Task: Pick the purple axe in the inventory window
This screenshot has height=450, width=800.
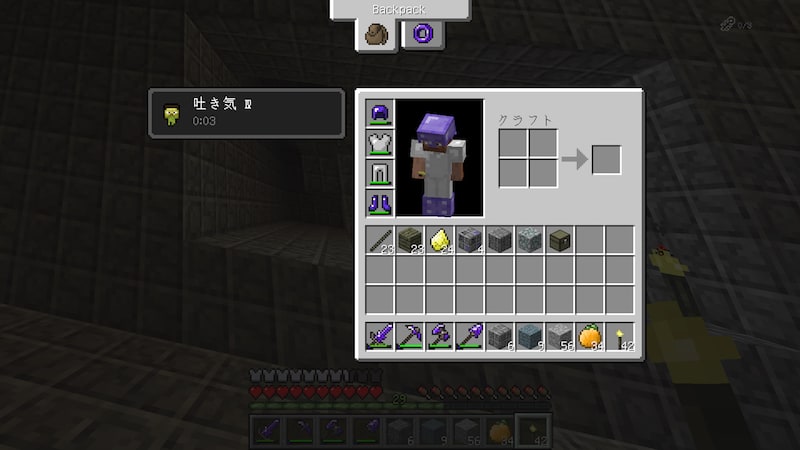Action: tap(440, 336)
